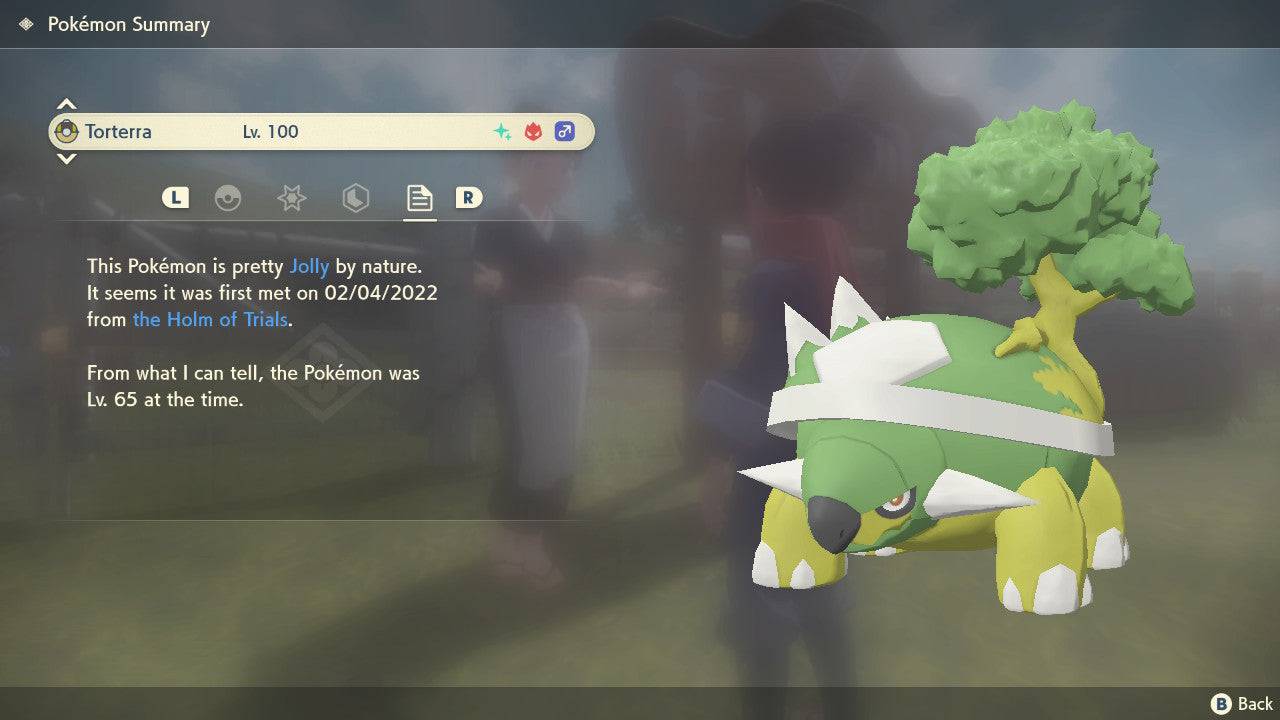Viewport: 1280px width, 720px height.
Task: Click the up arrow to switch Pokémon
Action: pyautogui.click(x=66, y=103)
